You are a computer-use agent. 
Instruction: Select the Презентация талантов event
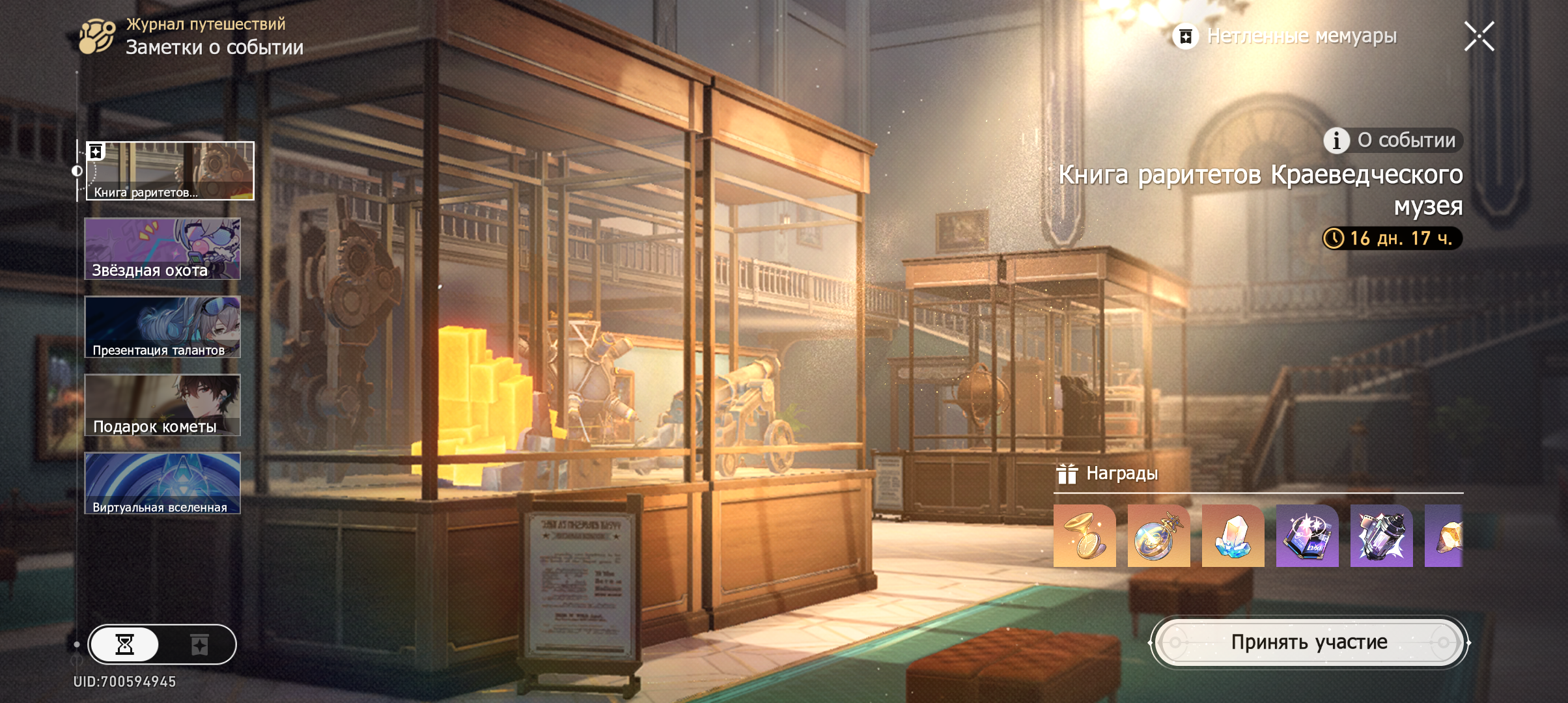click(163, 327)
